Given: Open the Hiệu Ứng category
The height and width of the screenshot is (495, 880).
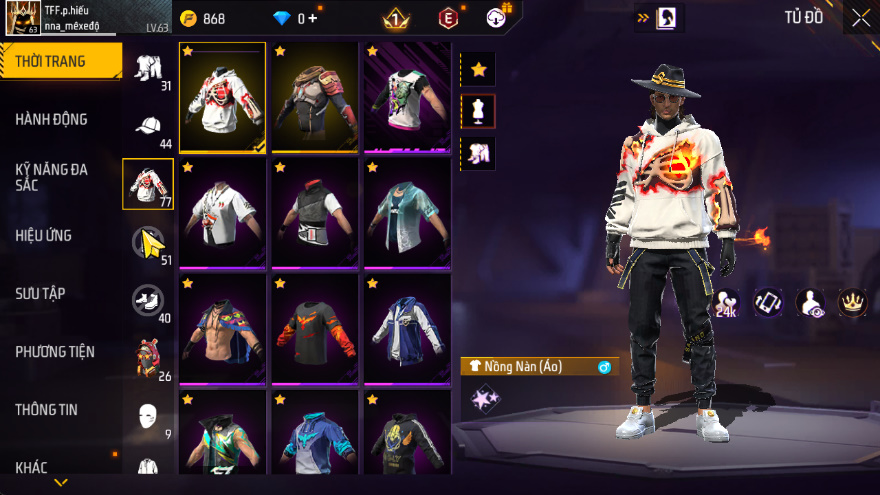Looking at the screenshot, I should (44, 235).
